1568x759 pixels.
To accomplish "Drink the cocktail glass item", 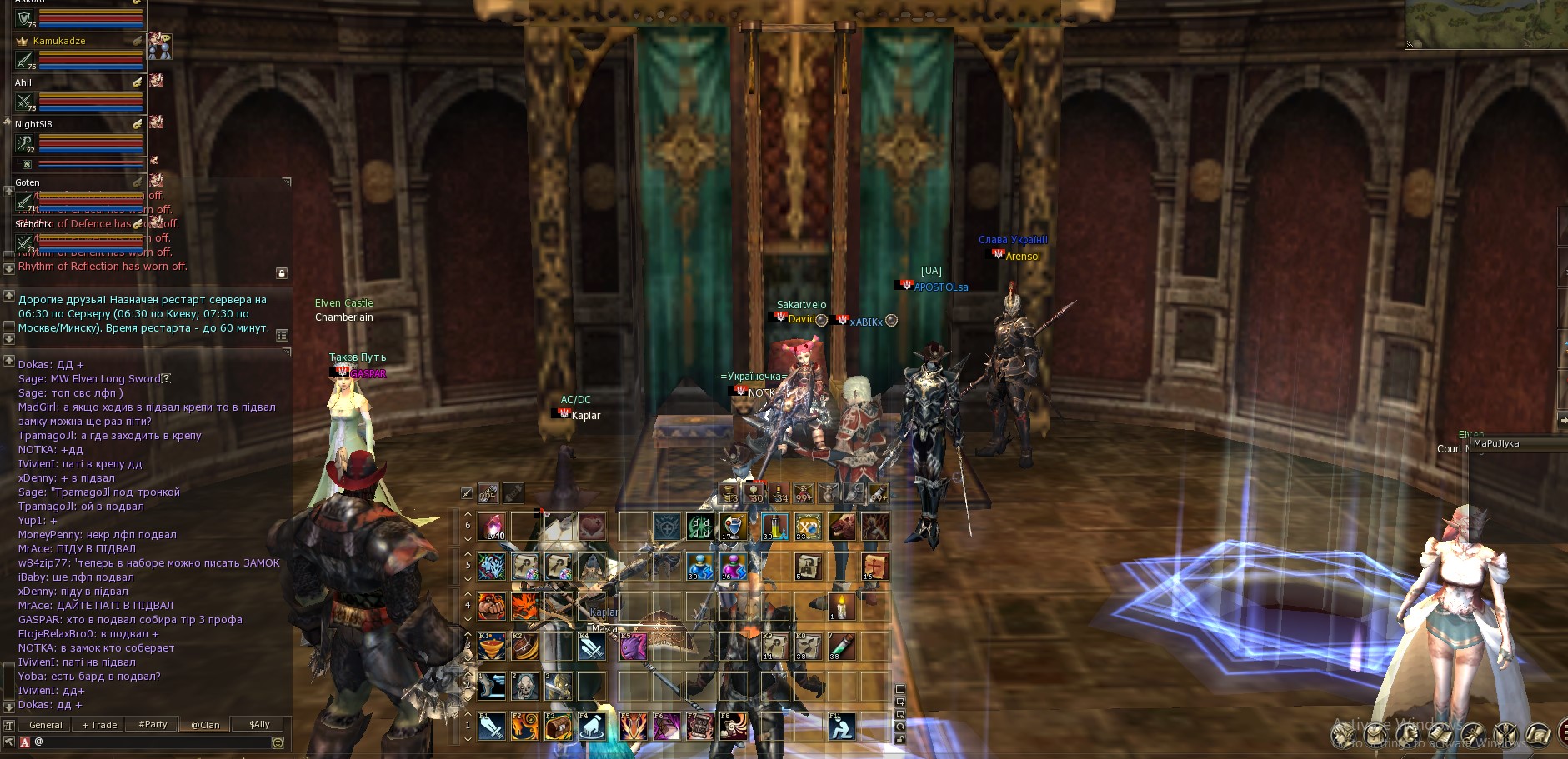I will coord(733,527).
